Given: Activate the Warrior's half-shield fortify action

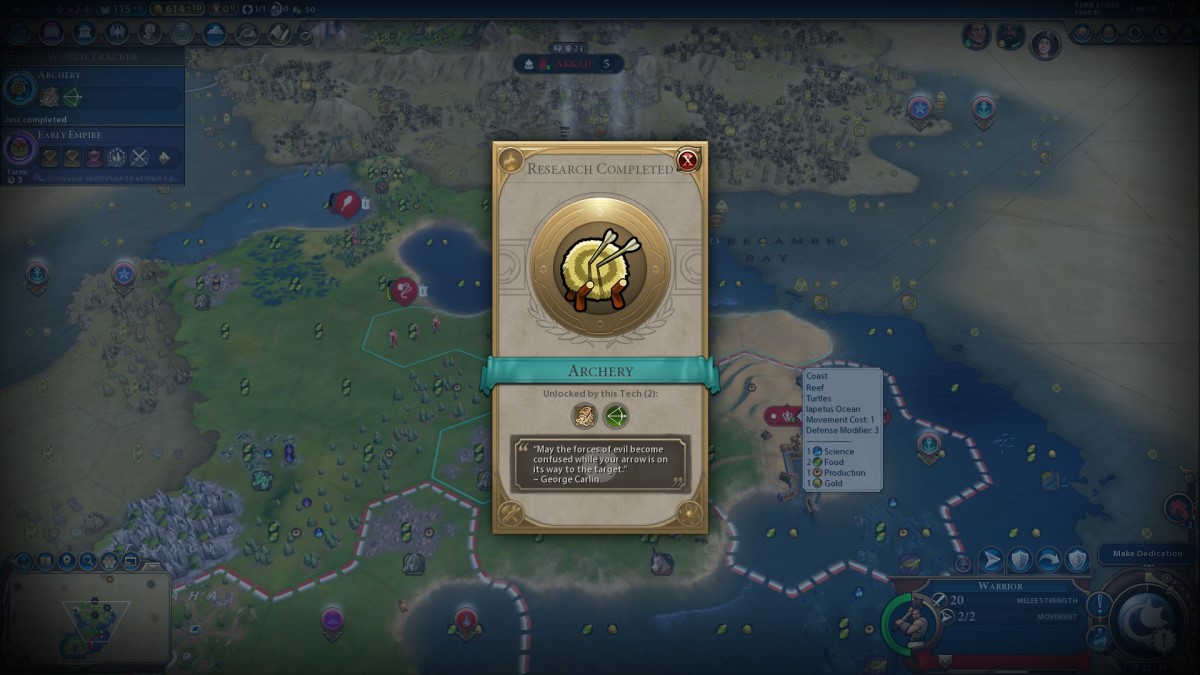Looking at the screenshot, I should click(x=1019, y=560).
